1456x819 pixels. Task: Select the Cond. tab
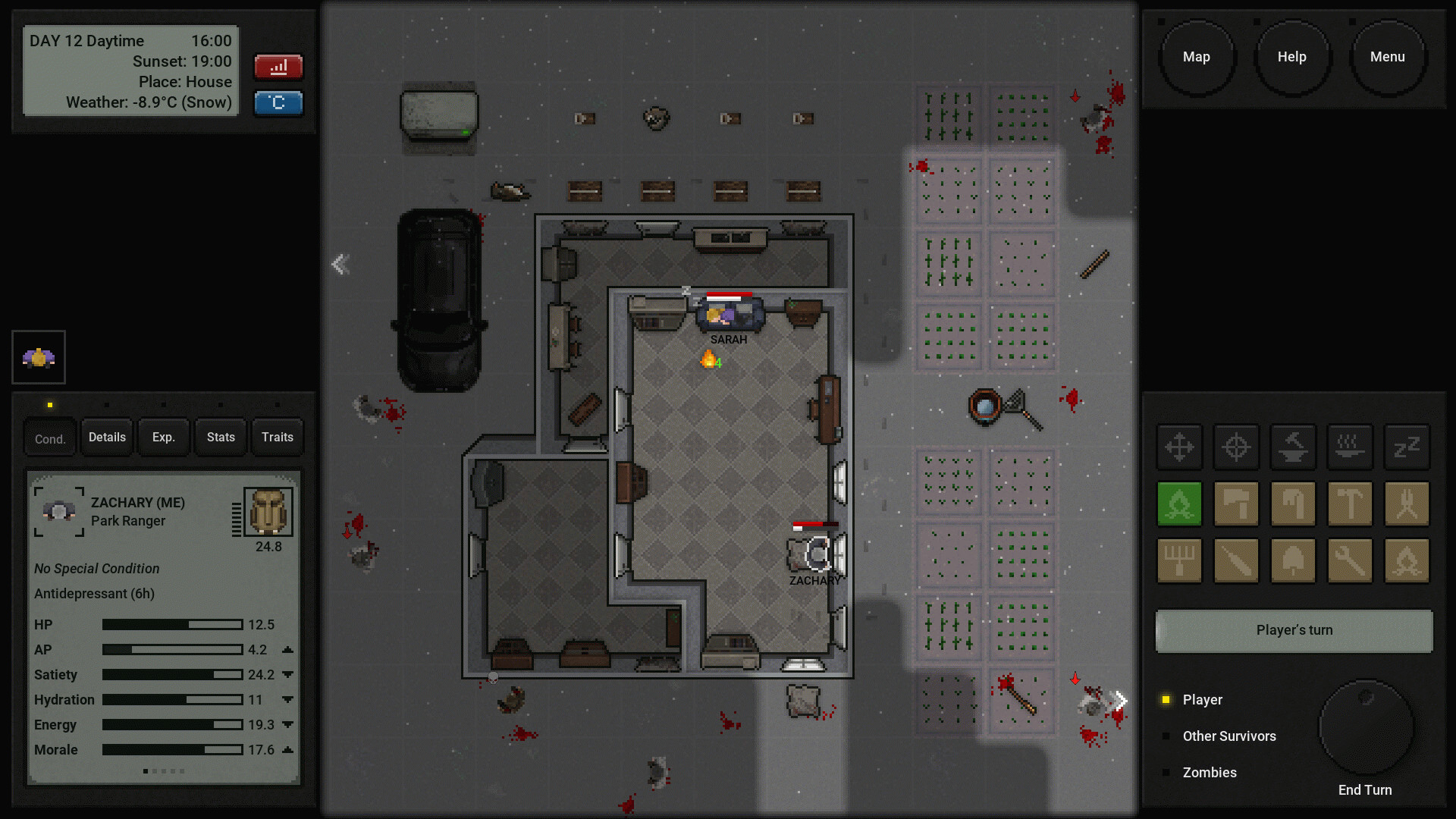[x=50, y=439]
